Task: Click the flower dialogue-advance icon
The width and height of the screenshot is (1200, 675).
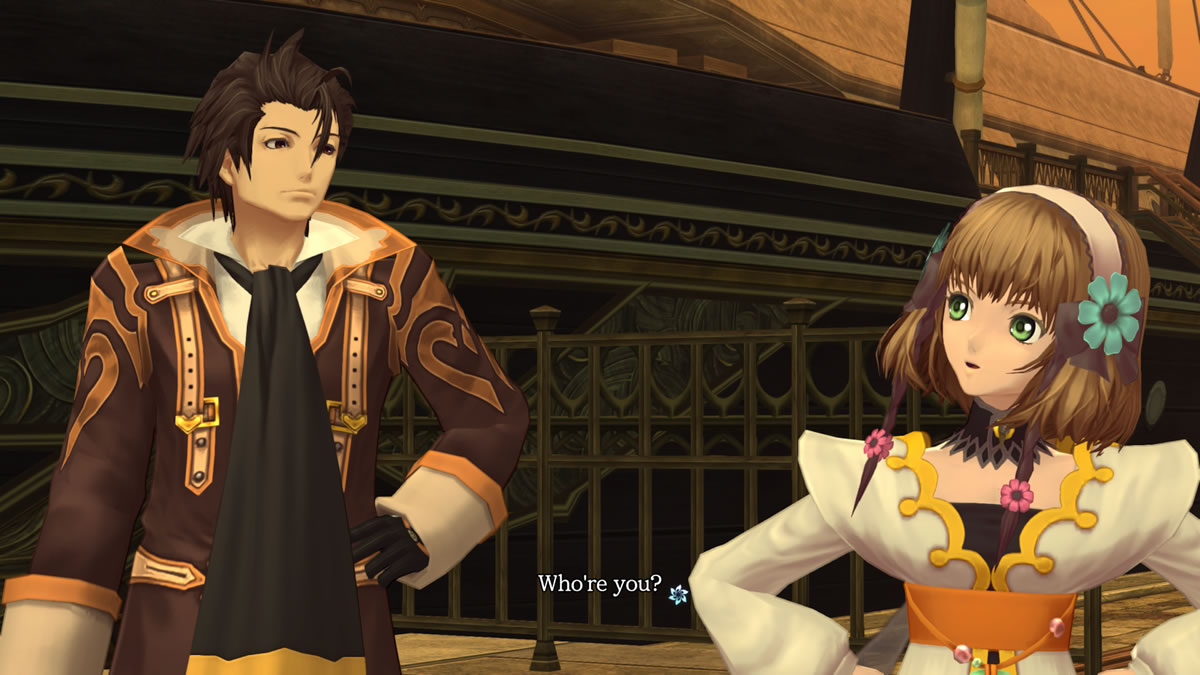Action: point(678,594)
